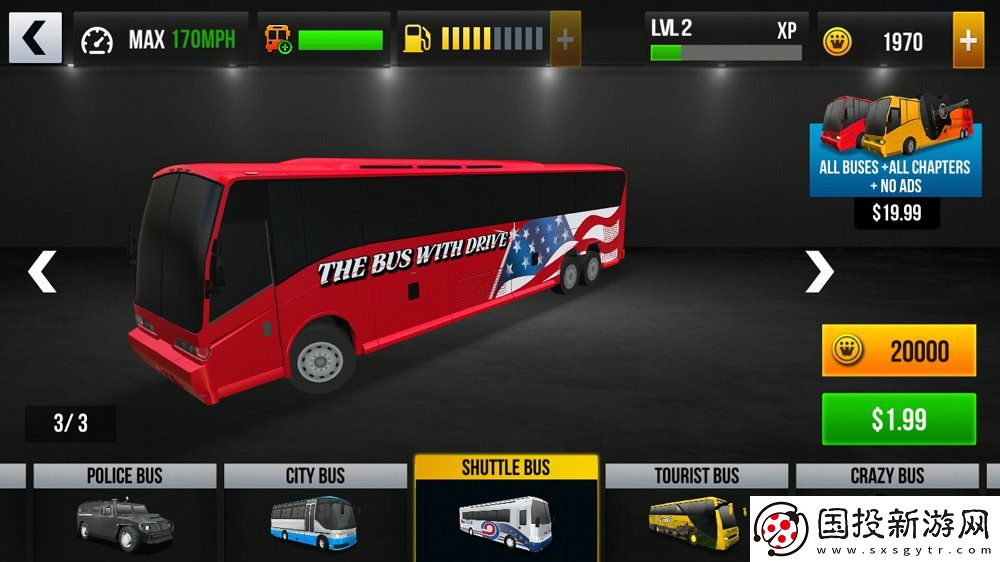Select the Shuttle Bus thumbnail
Image resolution: width=1000 pixels, height=562 pixels.
[506, 508]
